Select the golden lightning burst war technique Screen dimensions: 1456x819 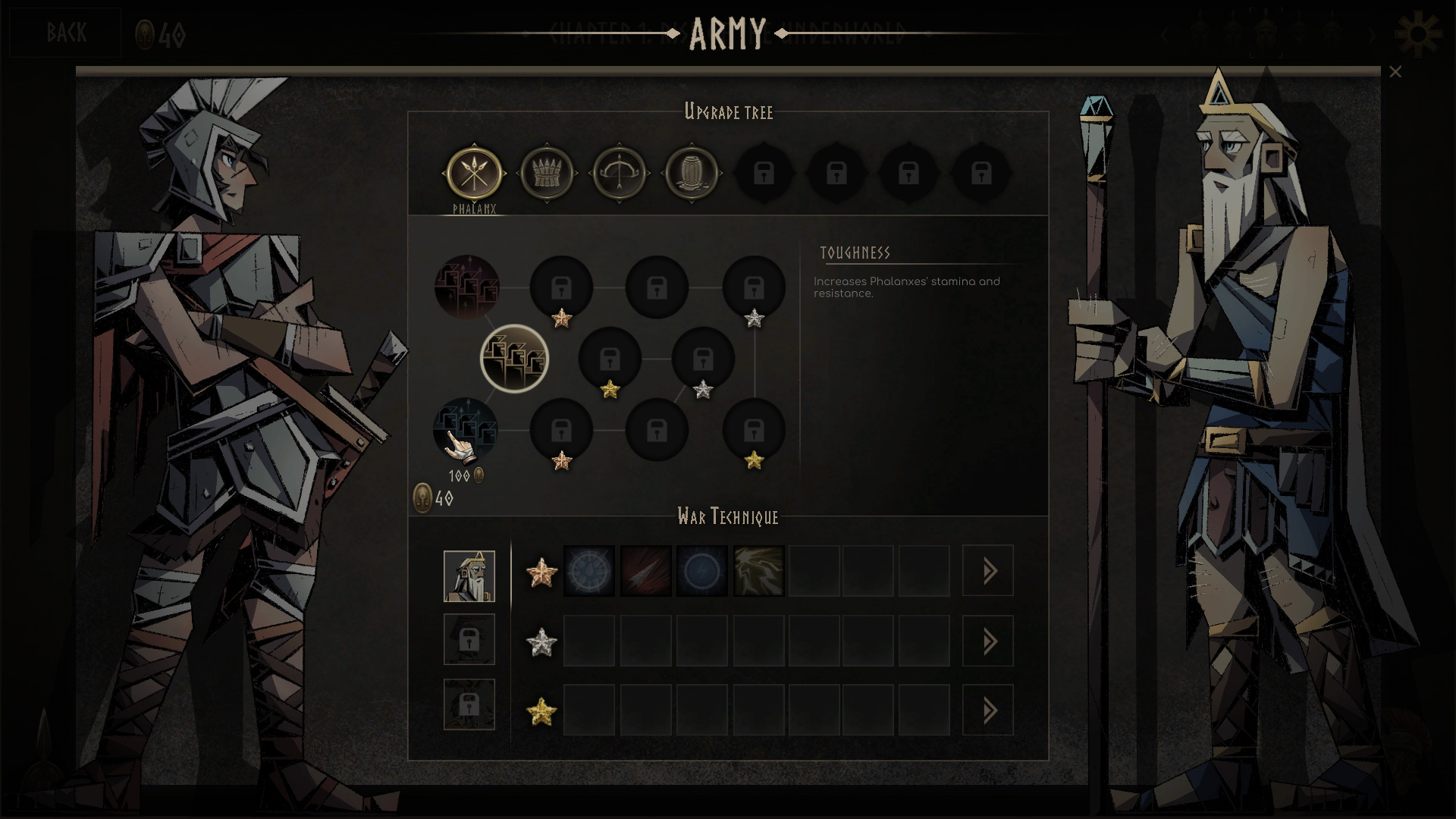[x=758, y=571]
